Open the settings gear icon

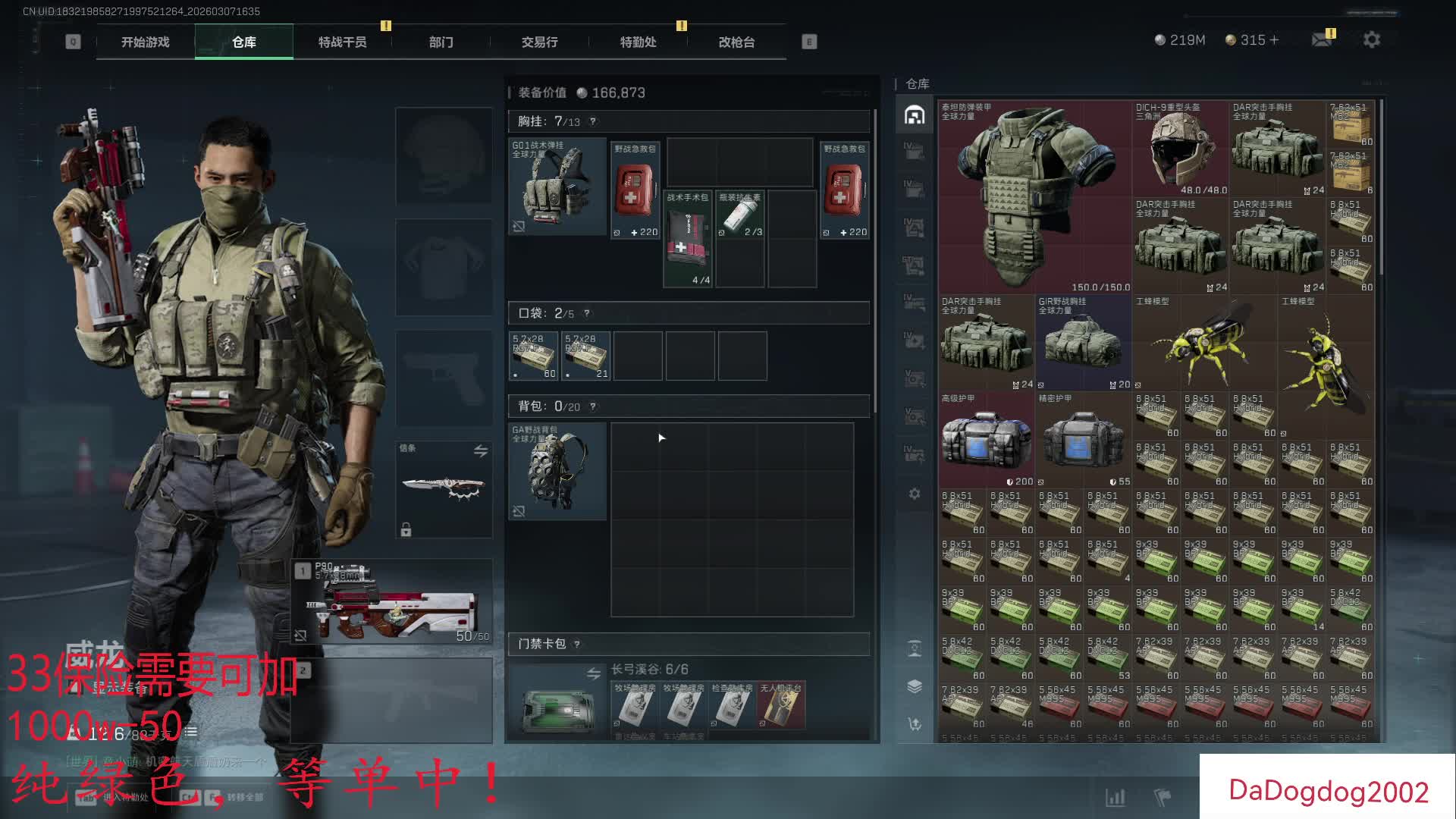point(1371,39)
